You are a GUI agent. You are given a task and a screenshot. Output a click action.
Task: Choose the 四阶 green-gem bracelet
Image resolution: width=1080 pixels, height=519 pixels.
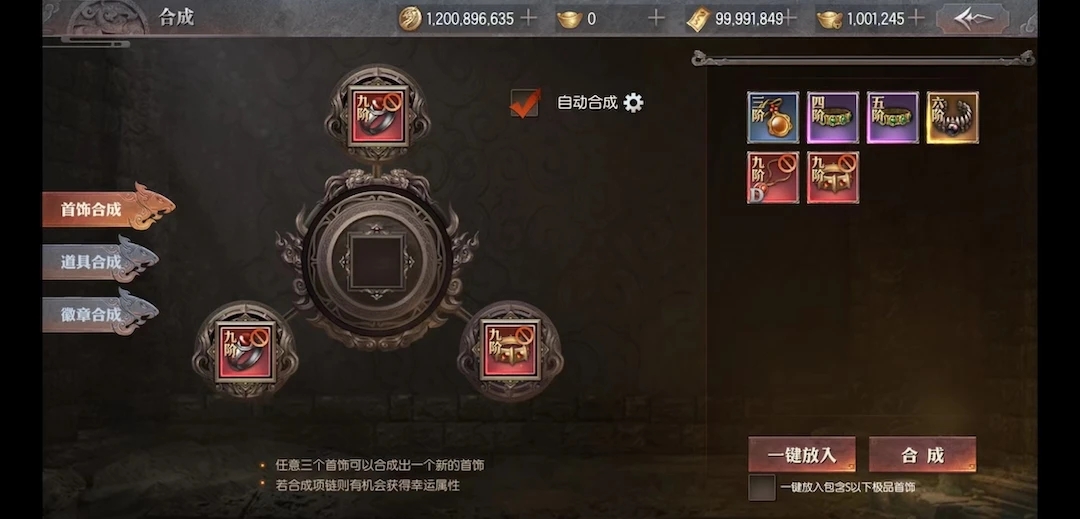point(833,118)
